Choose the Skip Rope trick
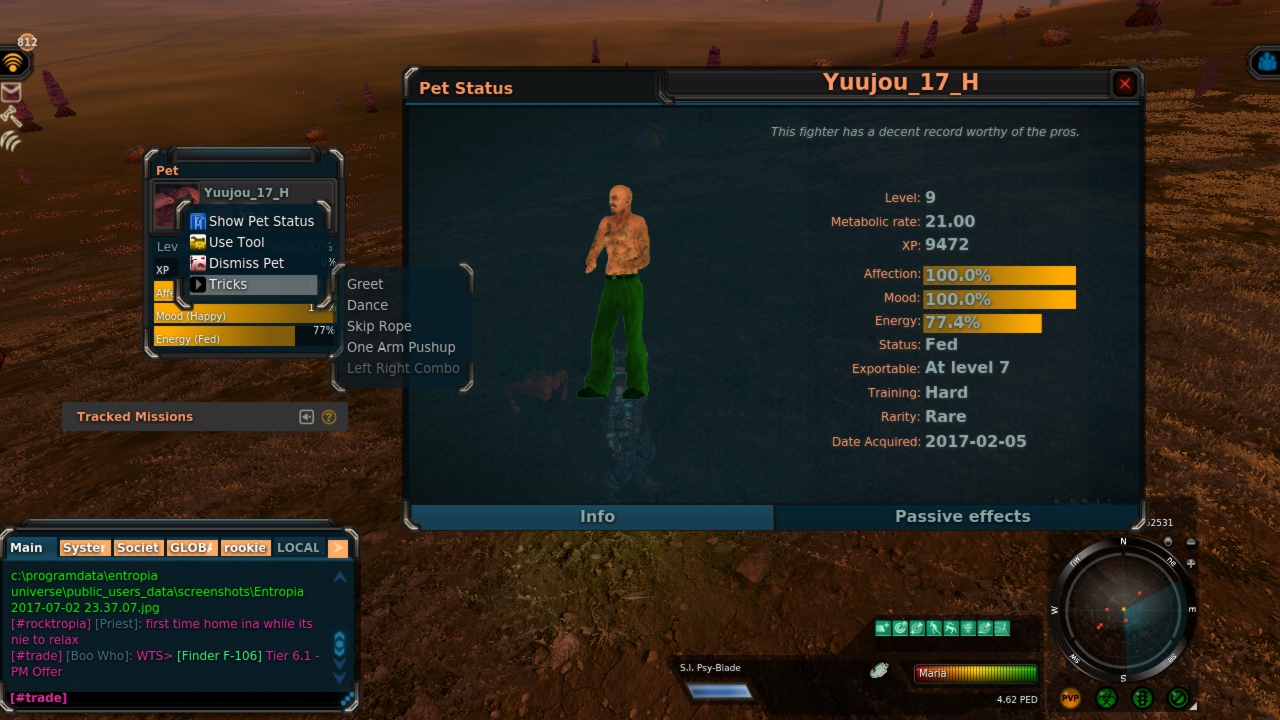 (x=379, y=326)
